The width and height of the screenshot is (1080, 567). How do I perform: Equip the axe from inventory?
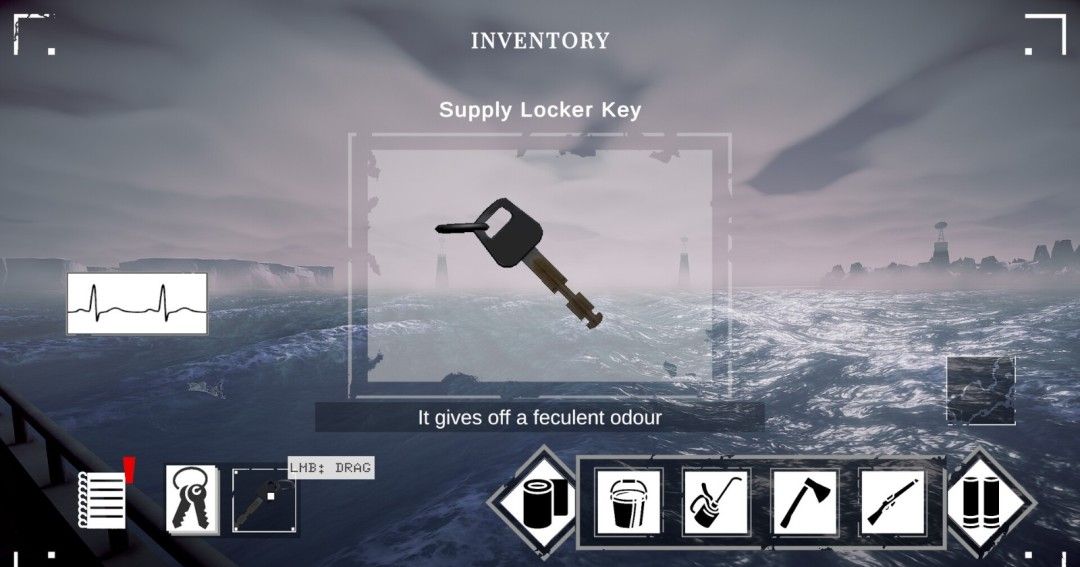click(804, 502)
